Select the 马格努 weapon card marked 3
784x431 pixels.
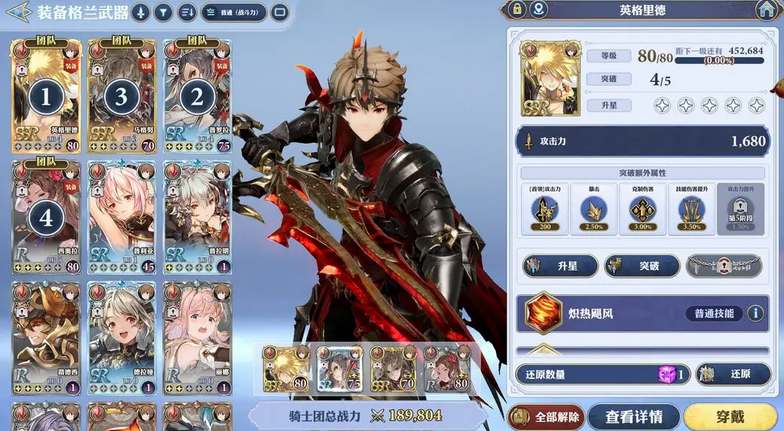122,96
